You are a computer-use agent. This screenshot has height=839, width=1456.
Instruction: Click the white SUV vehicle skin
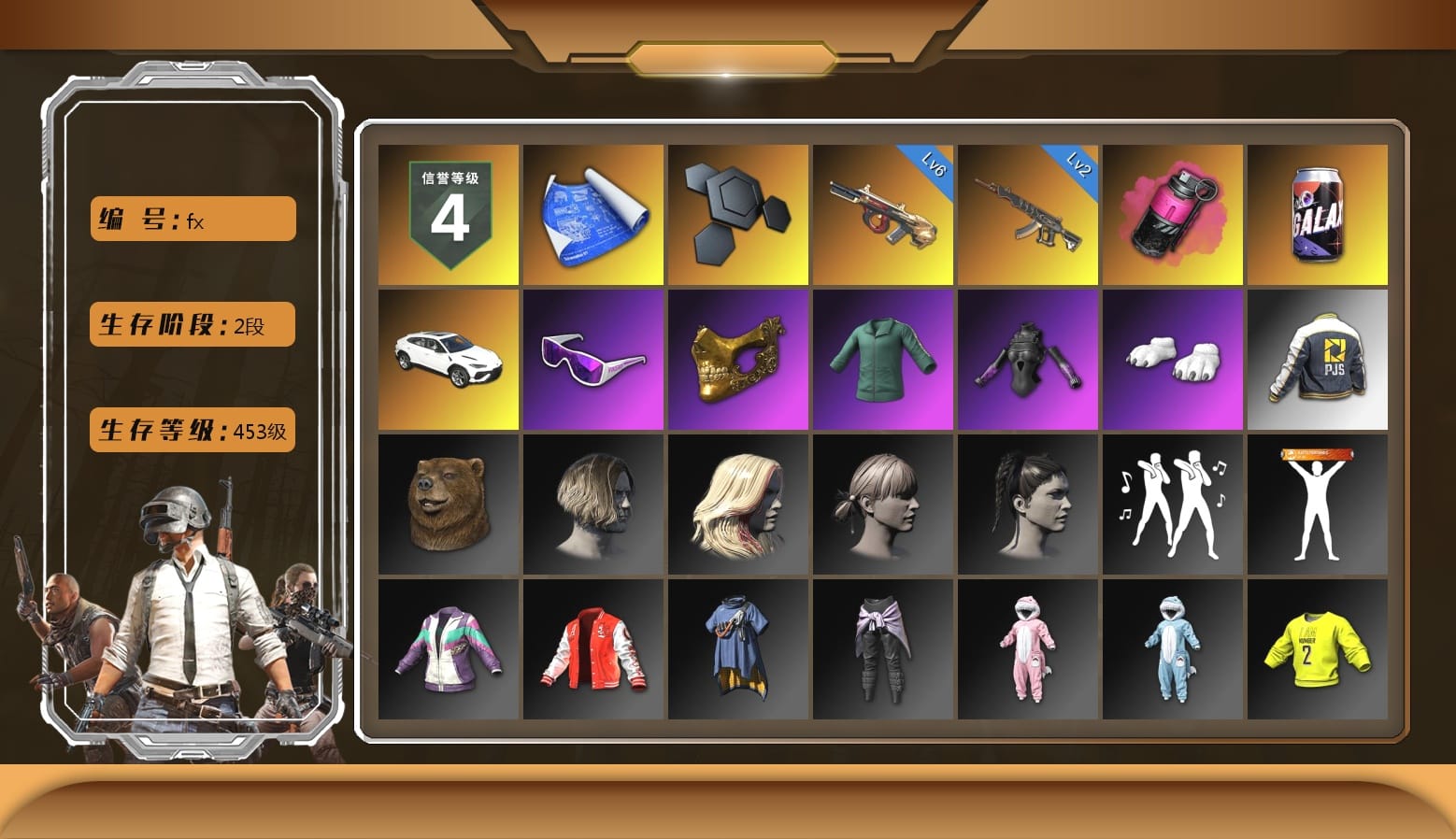coord(448,359)
